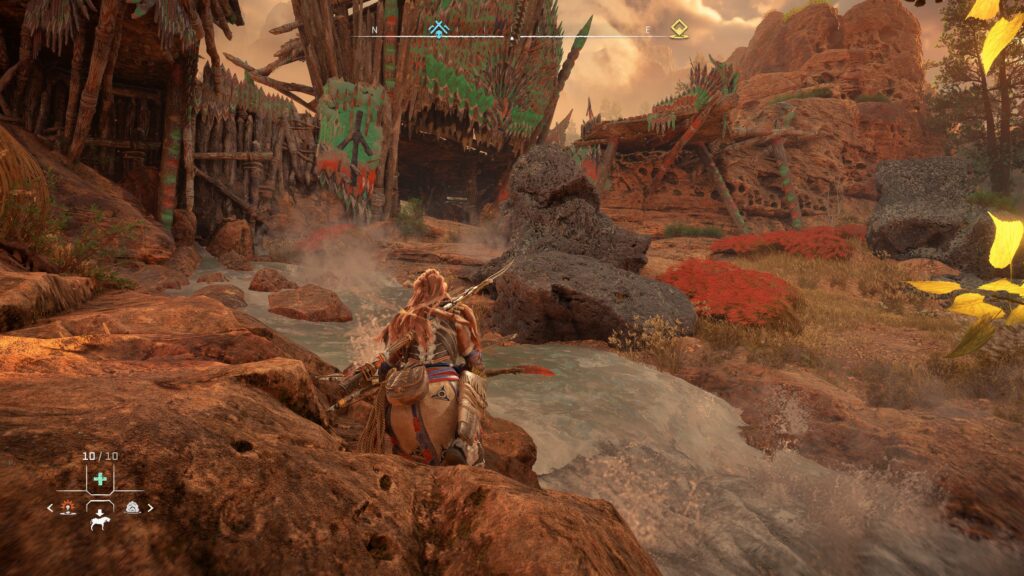
Task: Cycle tools with the left arrow
Action: coord(50,508)
